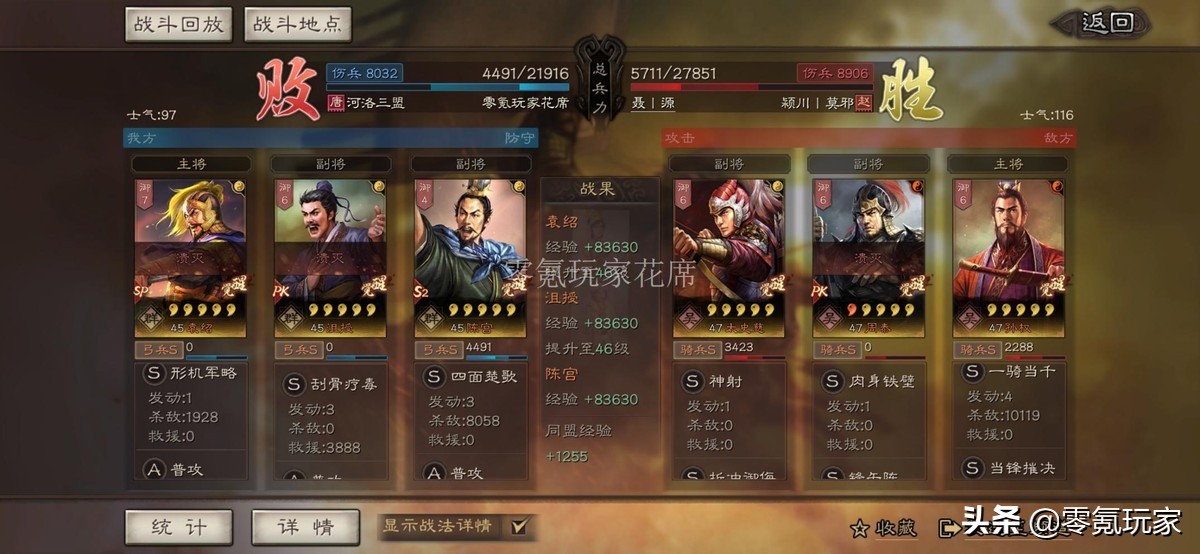Screen dimensions: 1200x554
Task: Open the 战斗回放 battle replay
Action: click(179, 24)
